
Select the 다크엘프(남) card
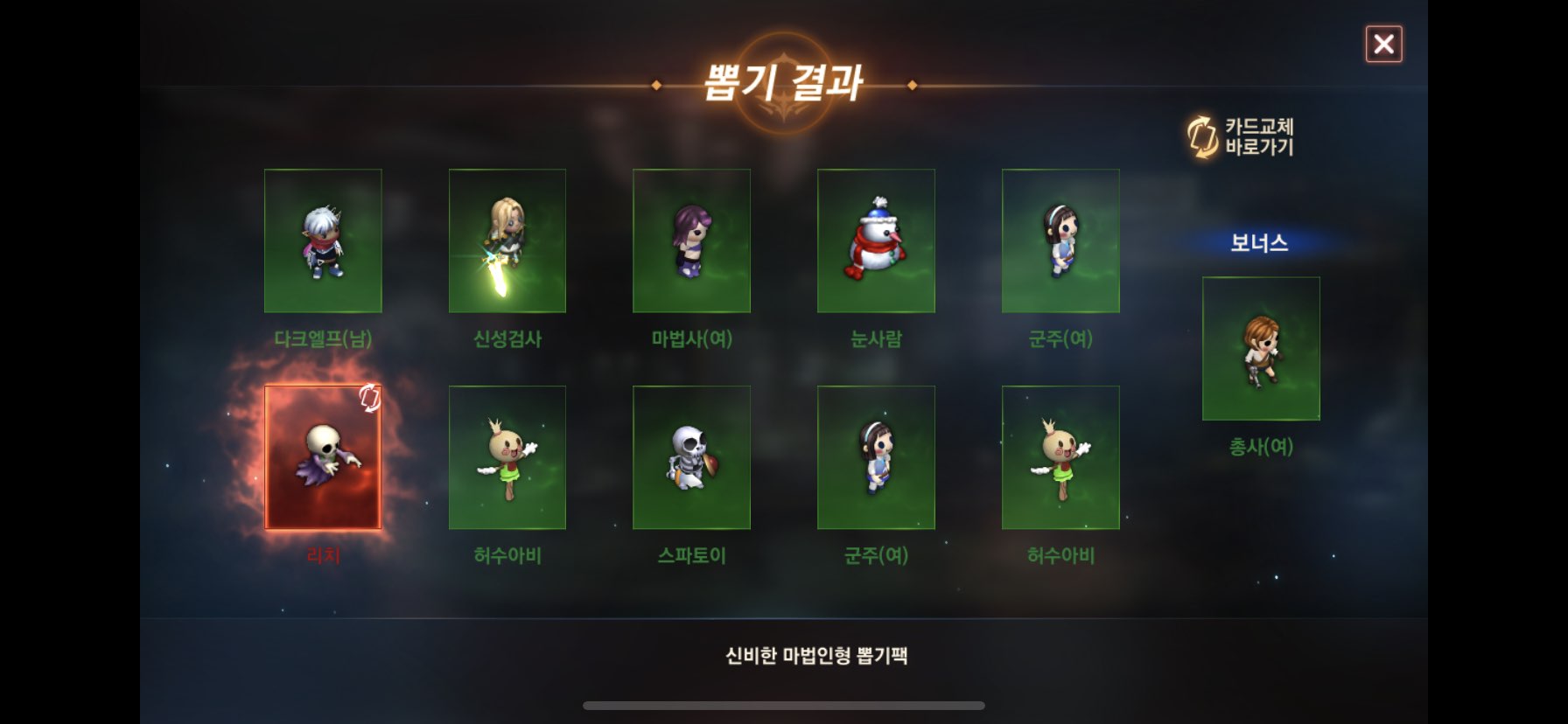point(323,240)
